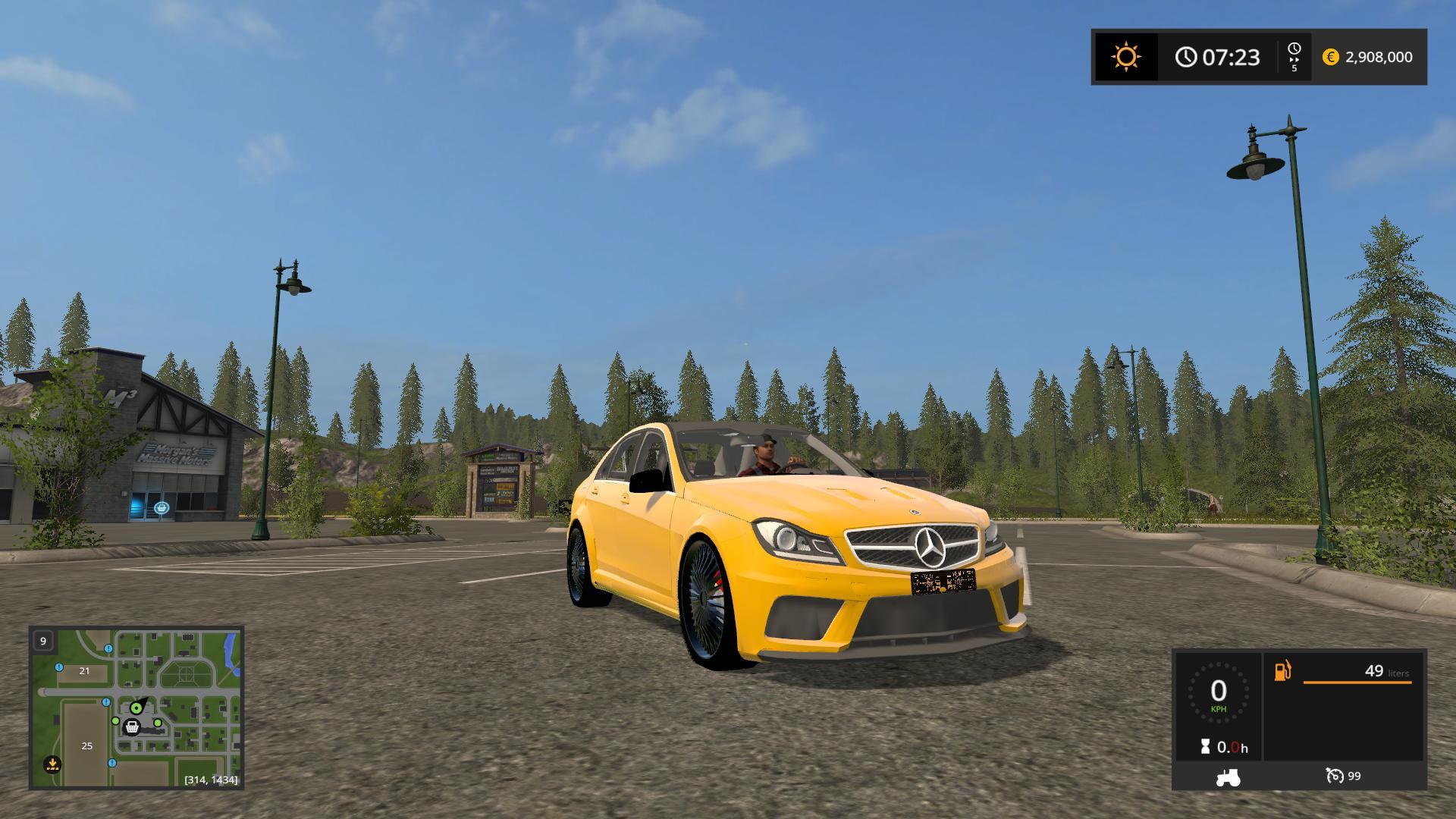Viewport: 1456px width, 819px height.
Task: Click the white tractor vehicle icon
Action: pos(1228,777)
